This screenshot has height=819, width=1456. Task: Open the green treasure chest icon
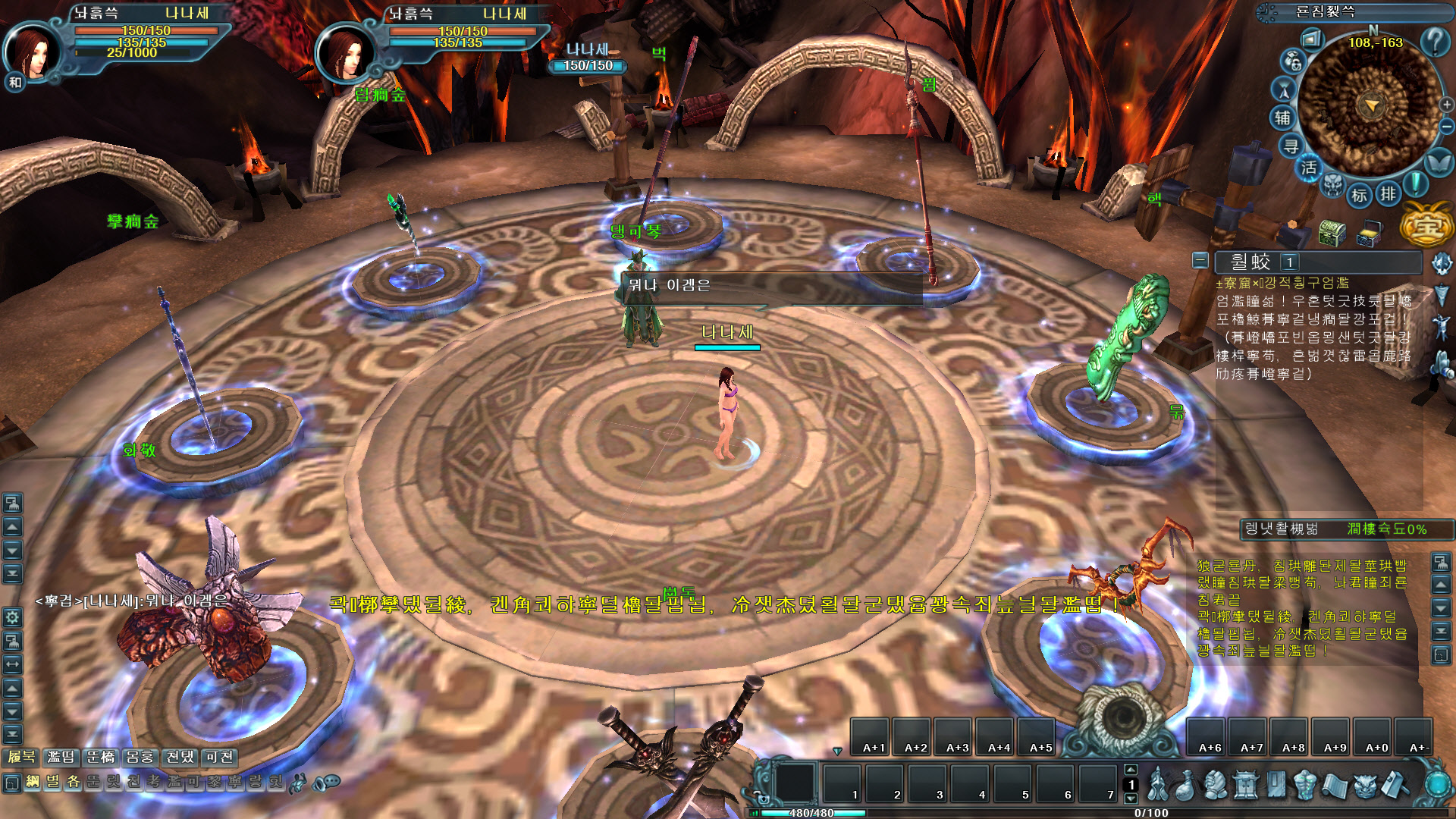point(1332,233)
